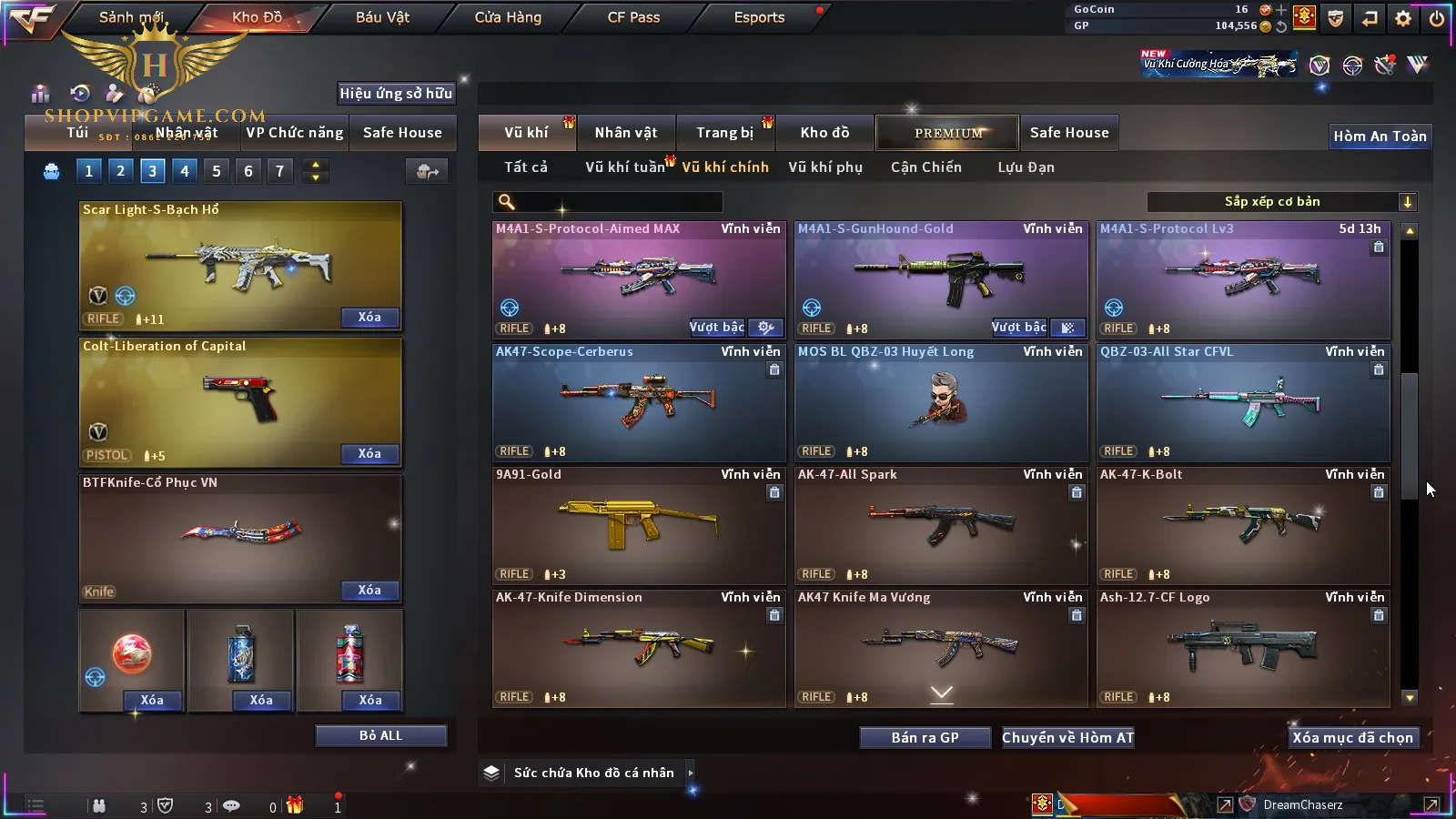Open the settings gear icon
This screenshot has width=1456, height=819.
coord(1403,18)
